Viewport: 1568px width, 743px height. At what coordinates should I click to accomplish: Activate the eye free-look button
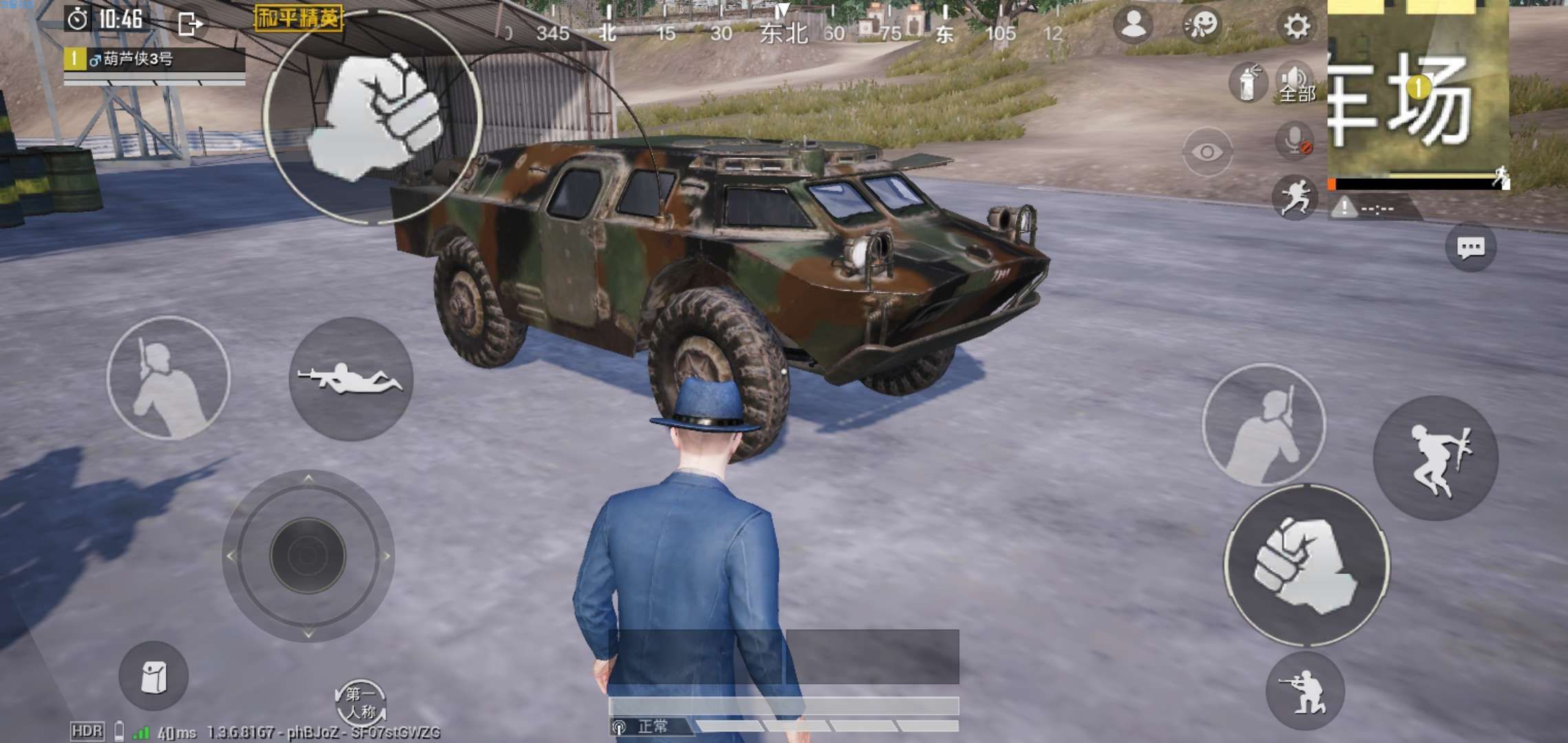[1207, 151]
